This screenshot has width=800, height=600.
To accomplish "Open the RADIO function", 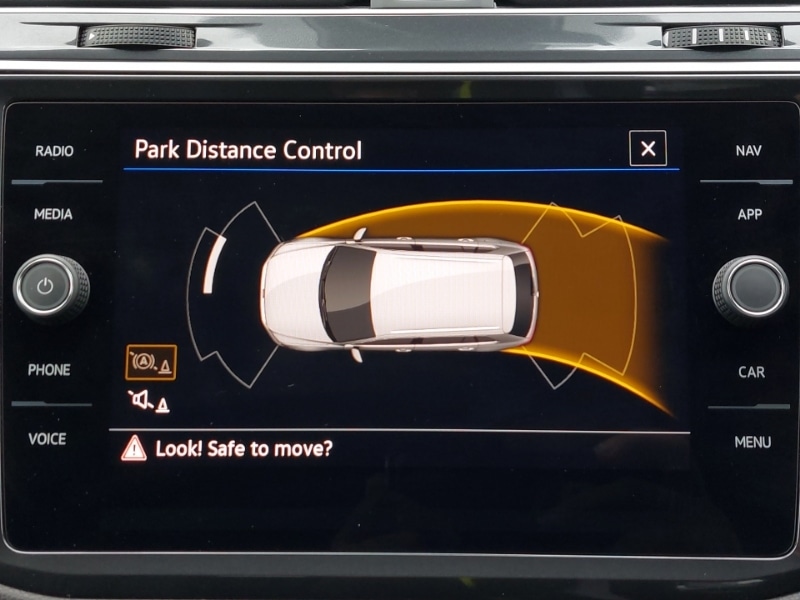I will coord(54,151).
